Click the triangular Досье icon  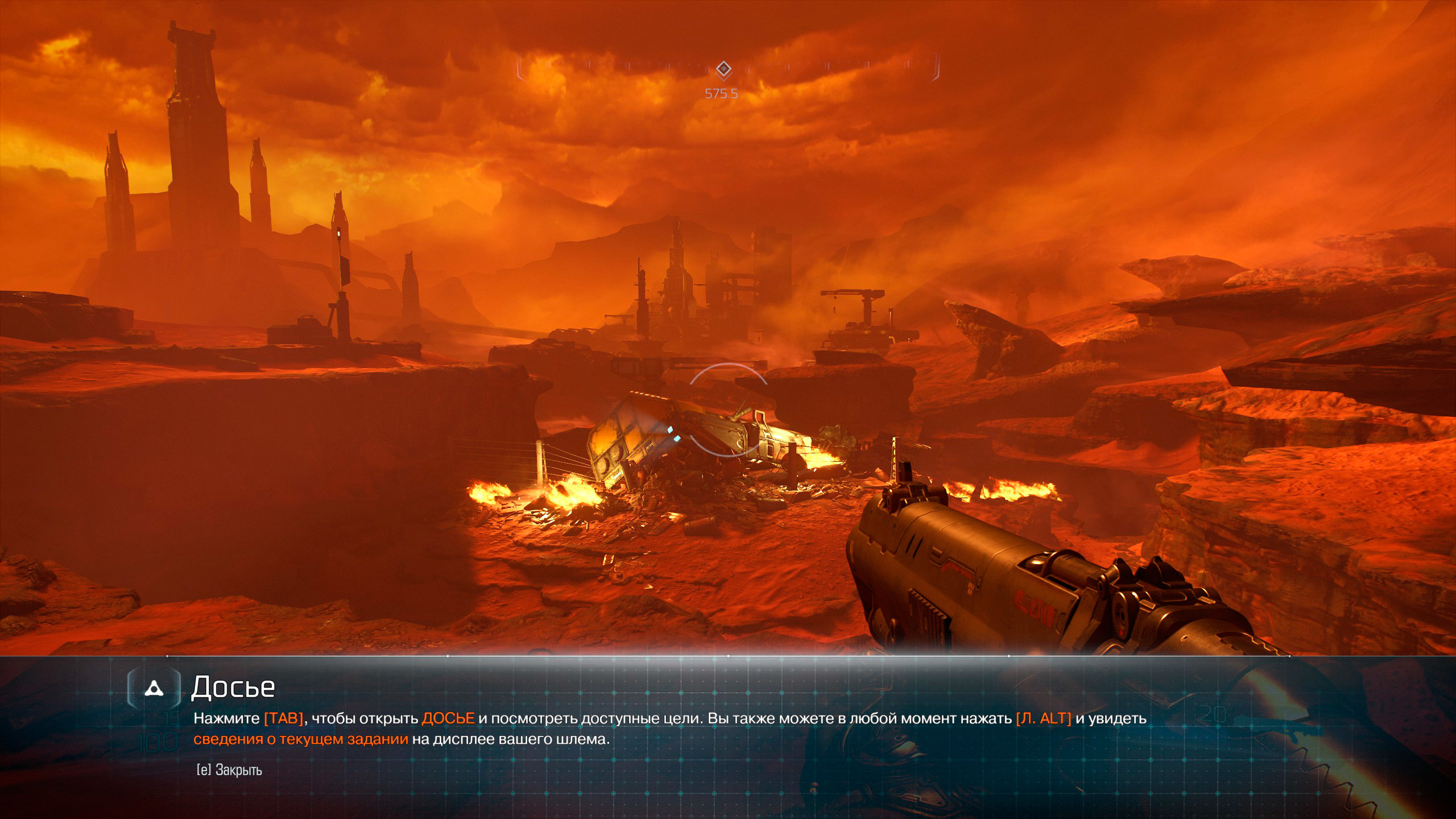point(154,689)
